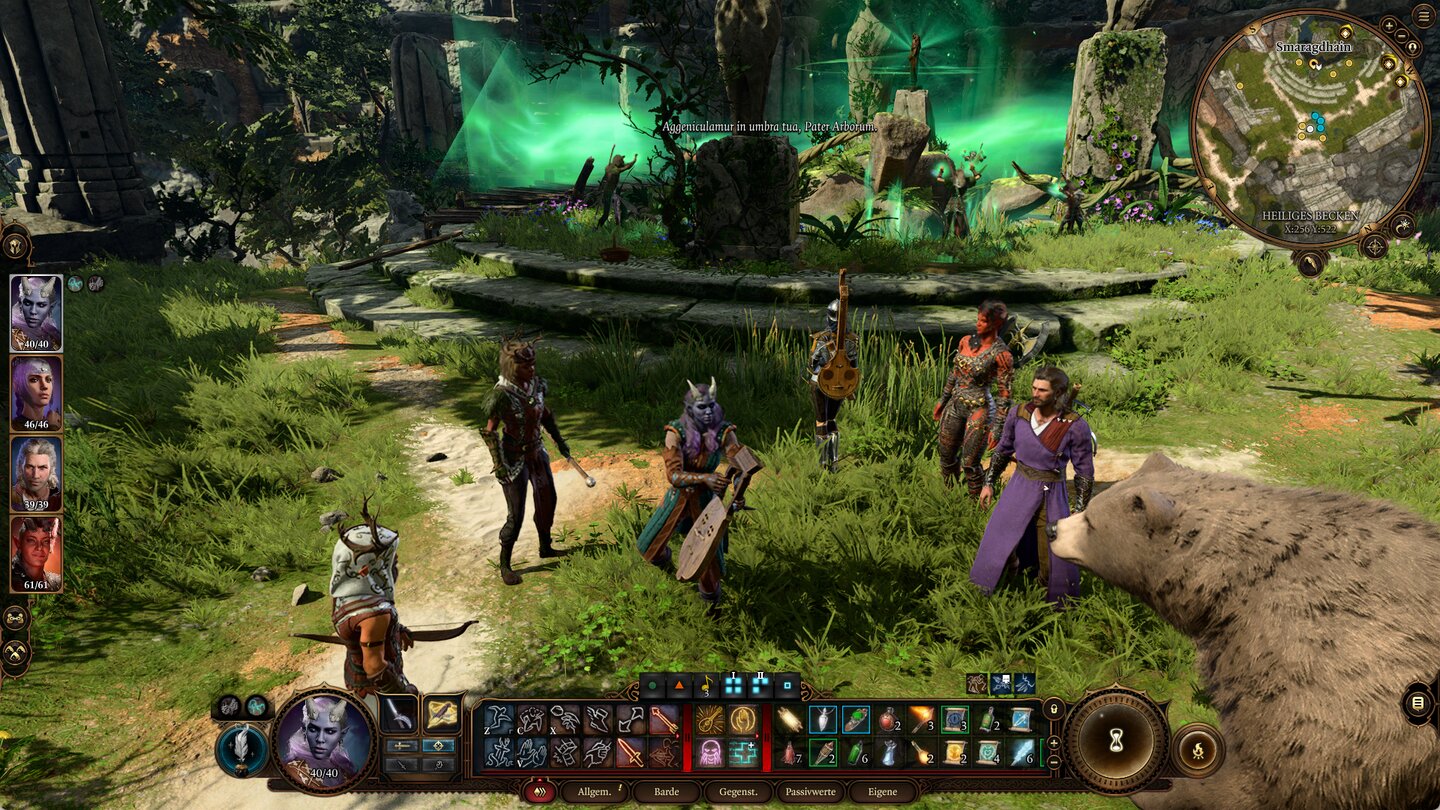Open the campfire rest button
The height and width of the screenshot is (810, 1440).
(1196, 749)
